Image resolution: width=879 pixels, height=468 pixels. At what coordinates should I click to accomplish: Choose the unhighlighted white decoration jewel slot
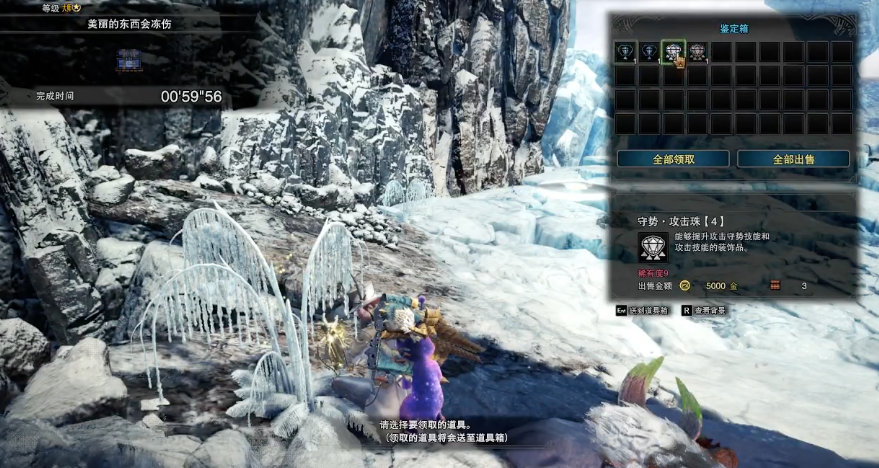click(697, 52)
